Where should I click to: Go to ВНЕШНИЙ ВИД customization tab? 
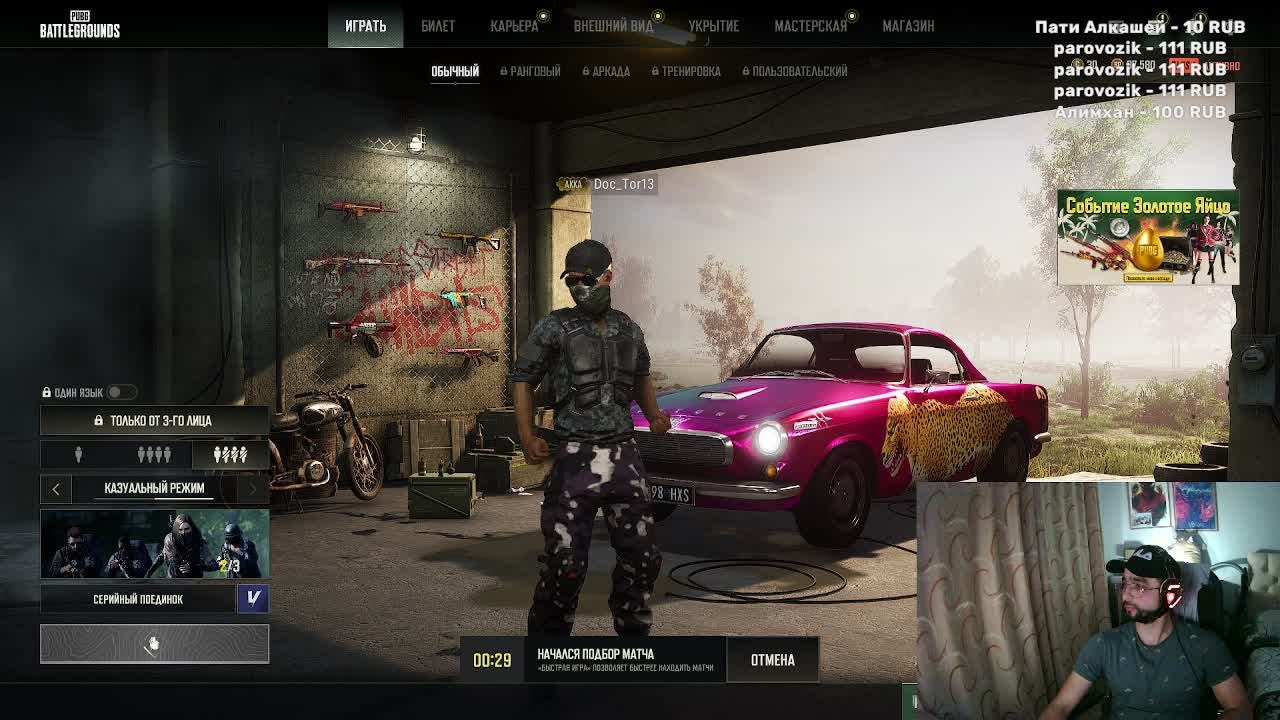(613, 26)
